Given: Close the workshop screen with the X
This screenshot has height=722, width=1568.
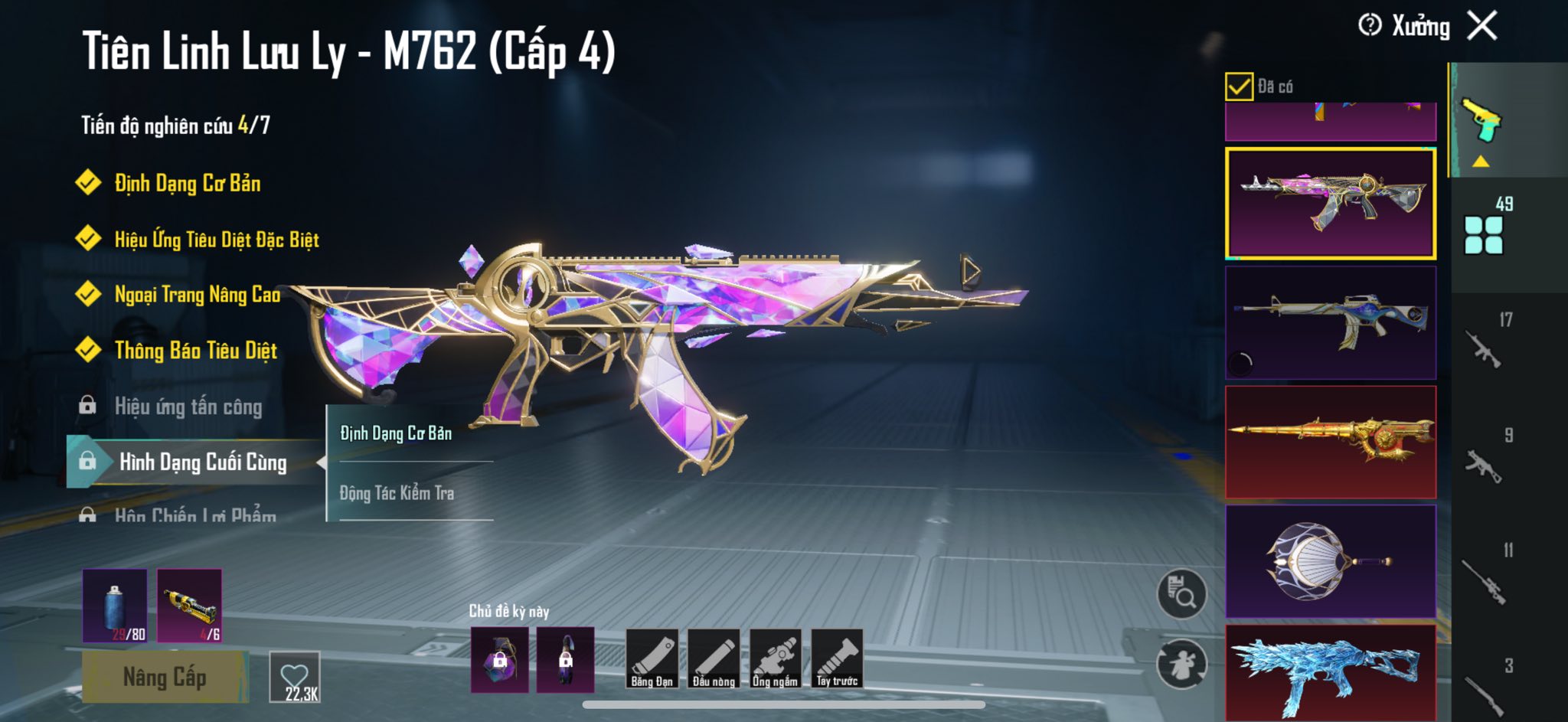Looking at the screenshot, I should pyautogui.click(x=1482, y=26).
